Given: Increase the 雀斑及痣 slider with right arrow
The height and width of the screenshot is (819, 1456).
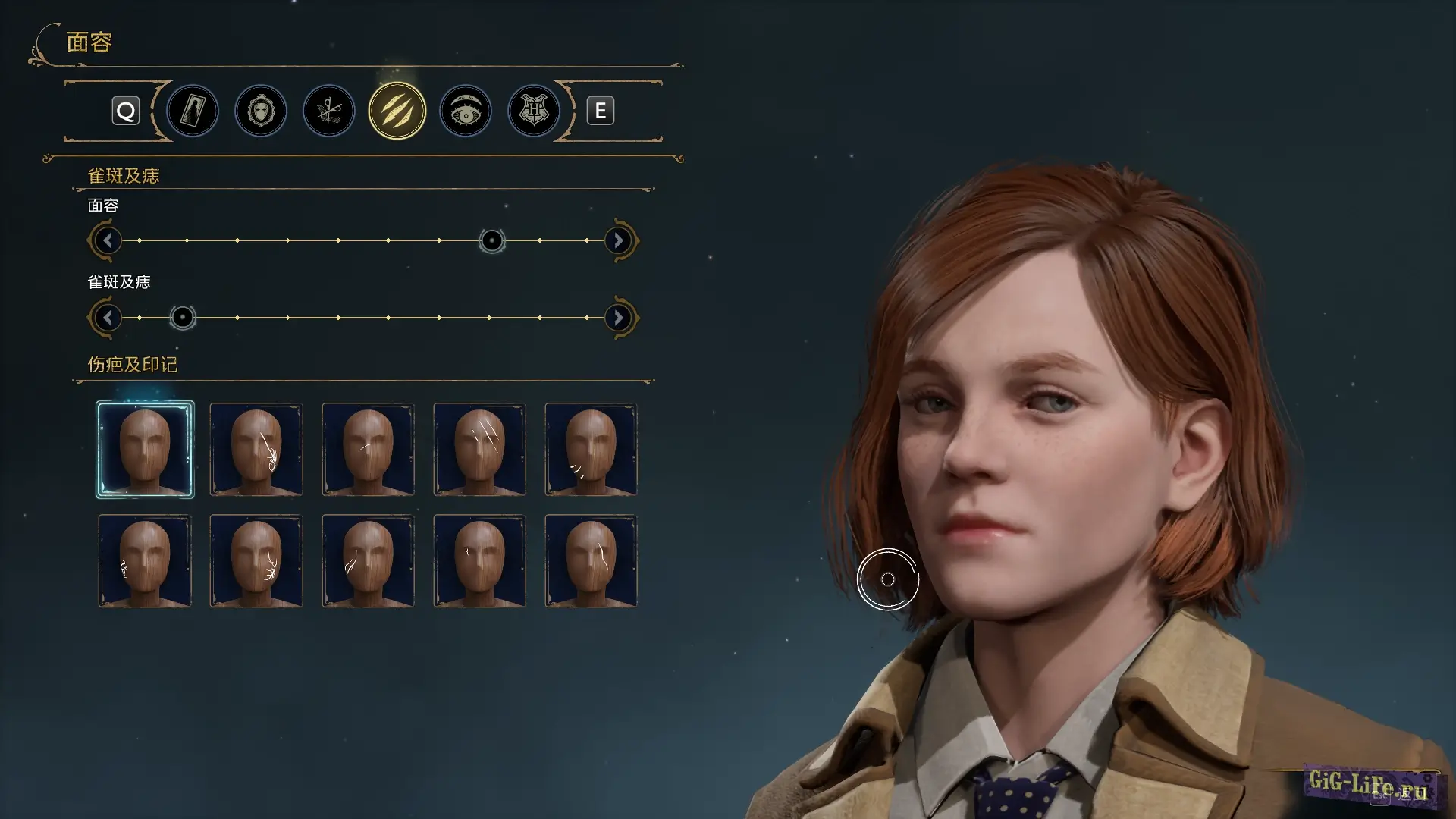Looking at the screenshot, I should tap(619, 318).
